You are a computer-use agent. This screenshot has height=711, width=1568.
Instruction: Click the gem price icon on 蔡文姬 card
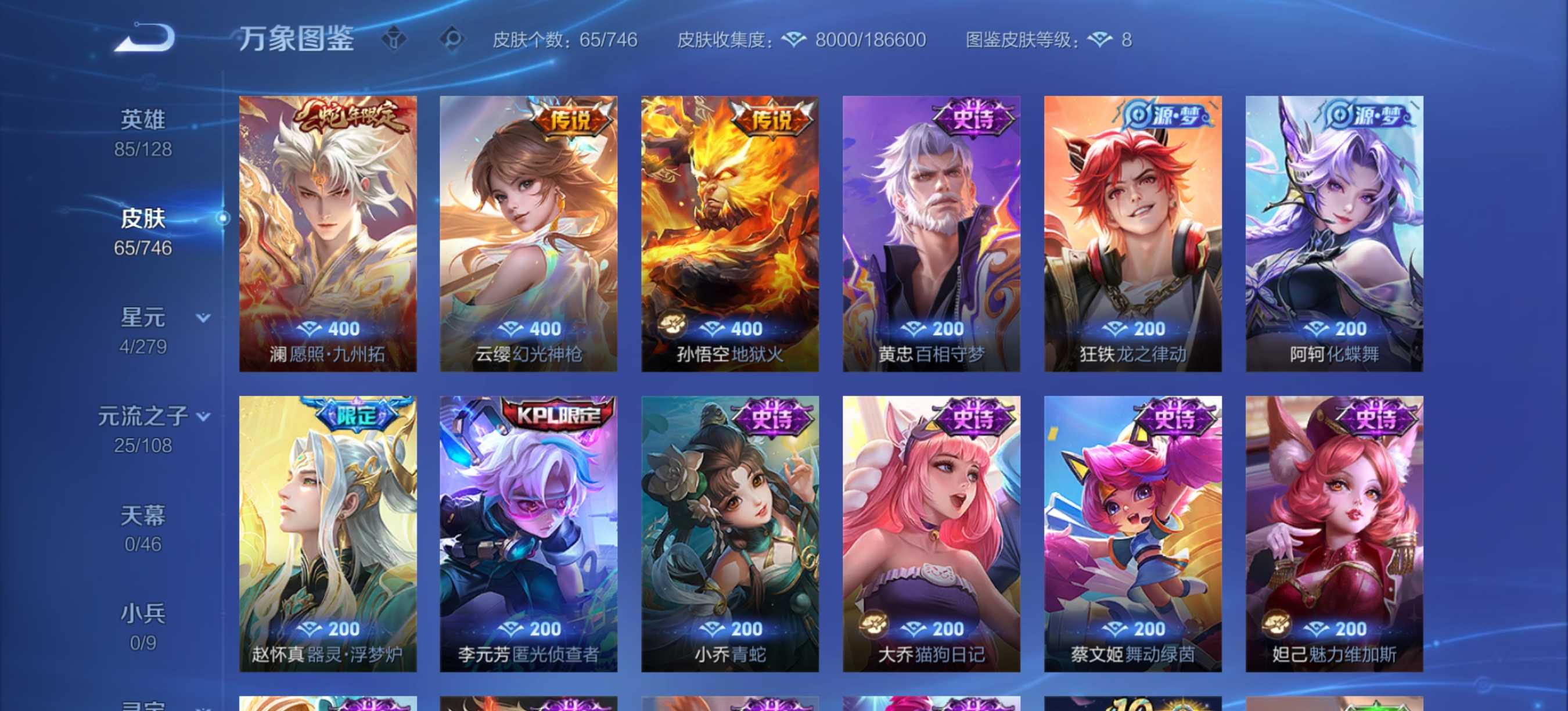pos(1114,629)
